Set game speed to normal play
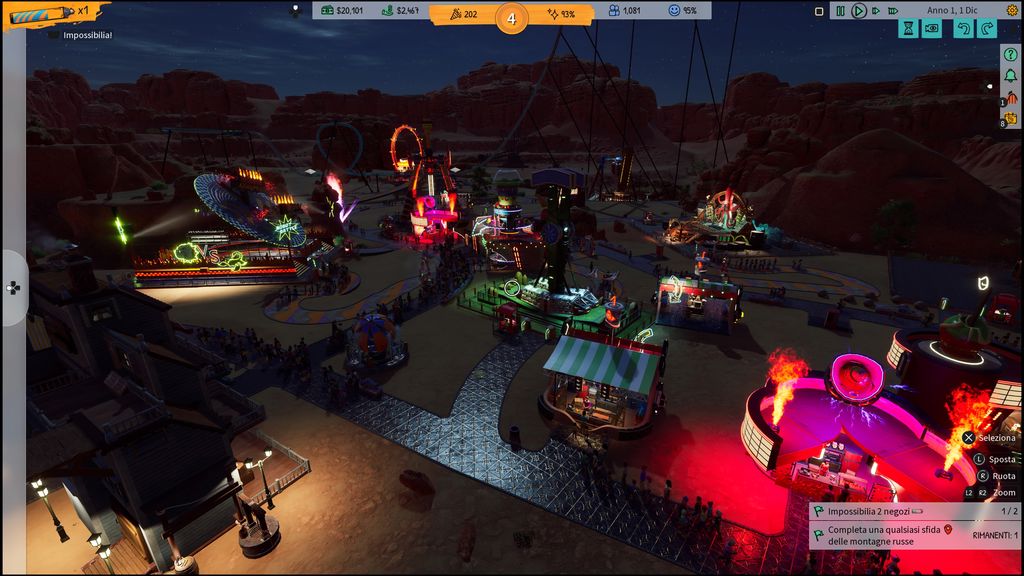 point(858,11)
